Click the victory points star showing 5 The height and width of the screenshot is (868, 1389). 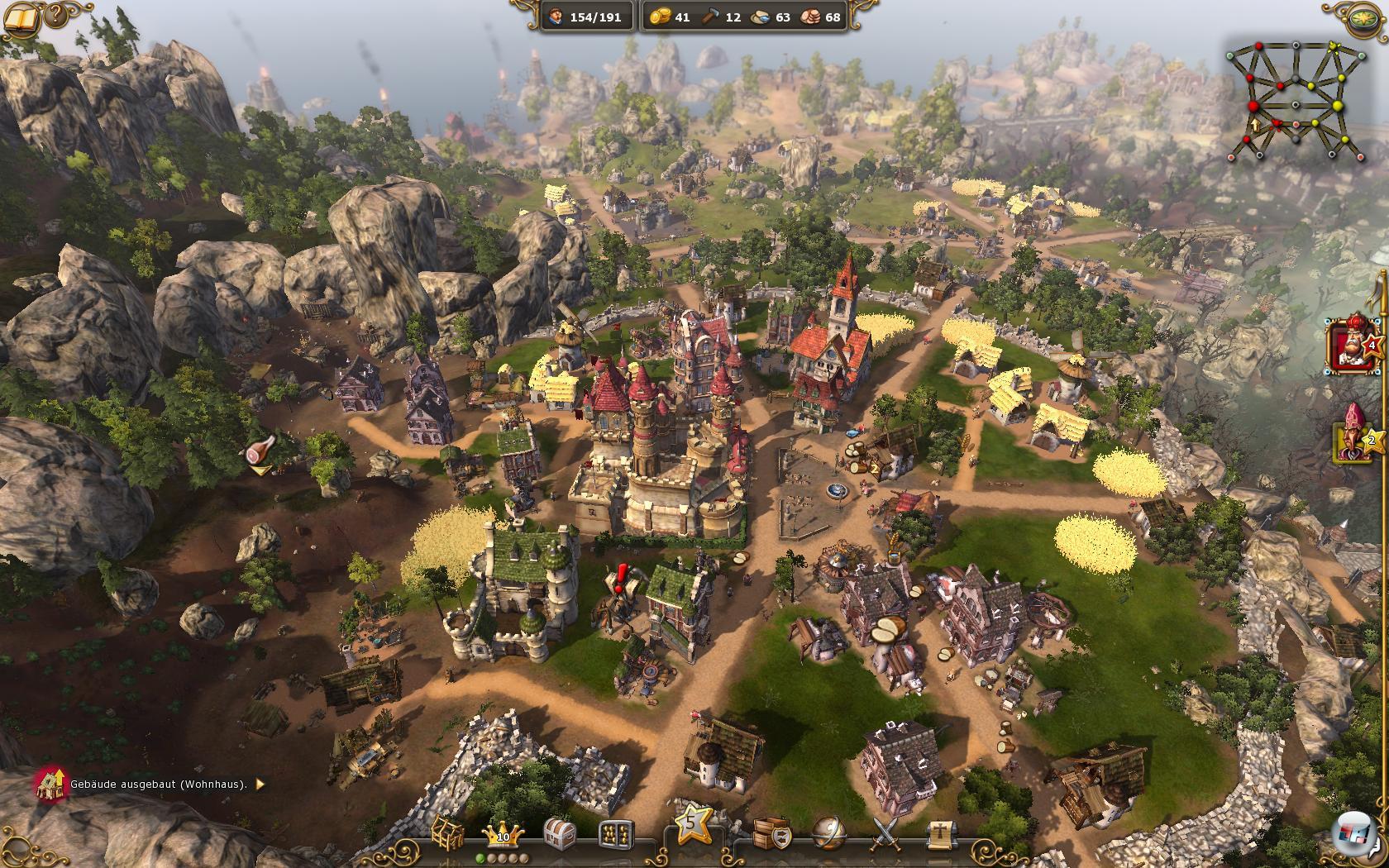coord(693,823)
